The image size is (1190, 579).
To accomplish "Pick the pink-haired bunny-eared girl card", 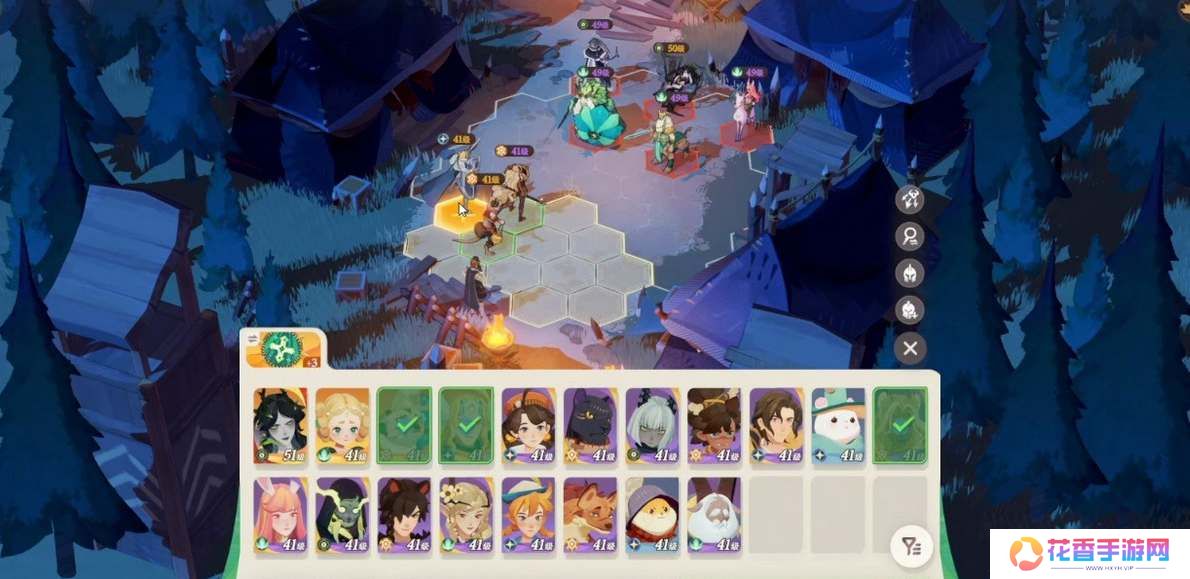I will (x=280, y=515).
